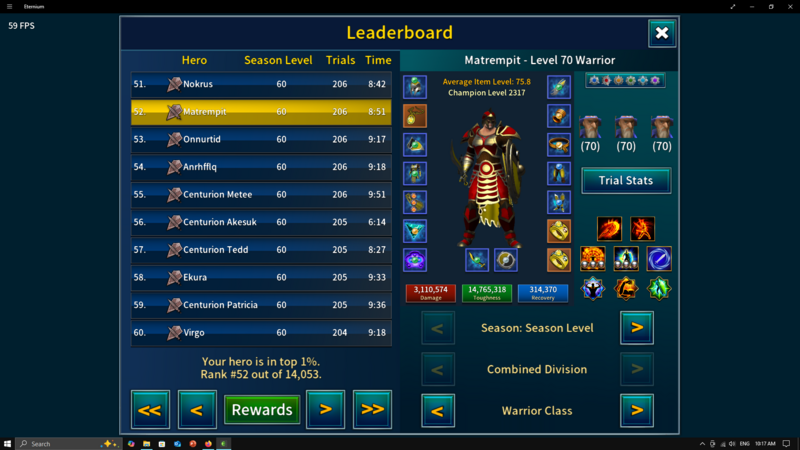Select Centurion Patricia's row
The height and width of the screenshot is (450, 800).
pos(261,305)
